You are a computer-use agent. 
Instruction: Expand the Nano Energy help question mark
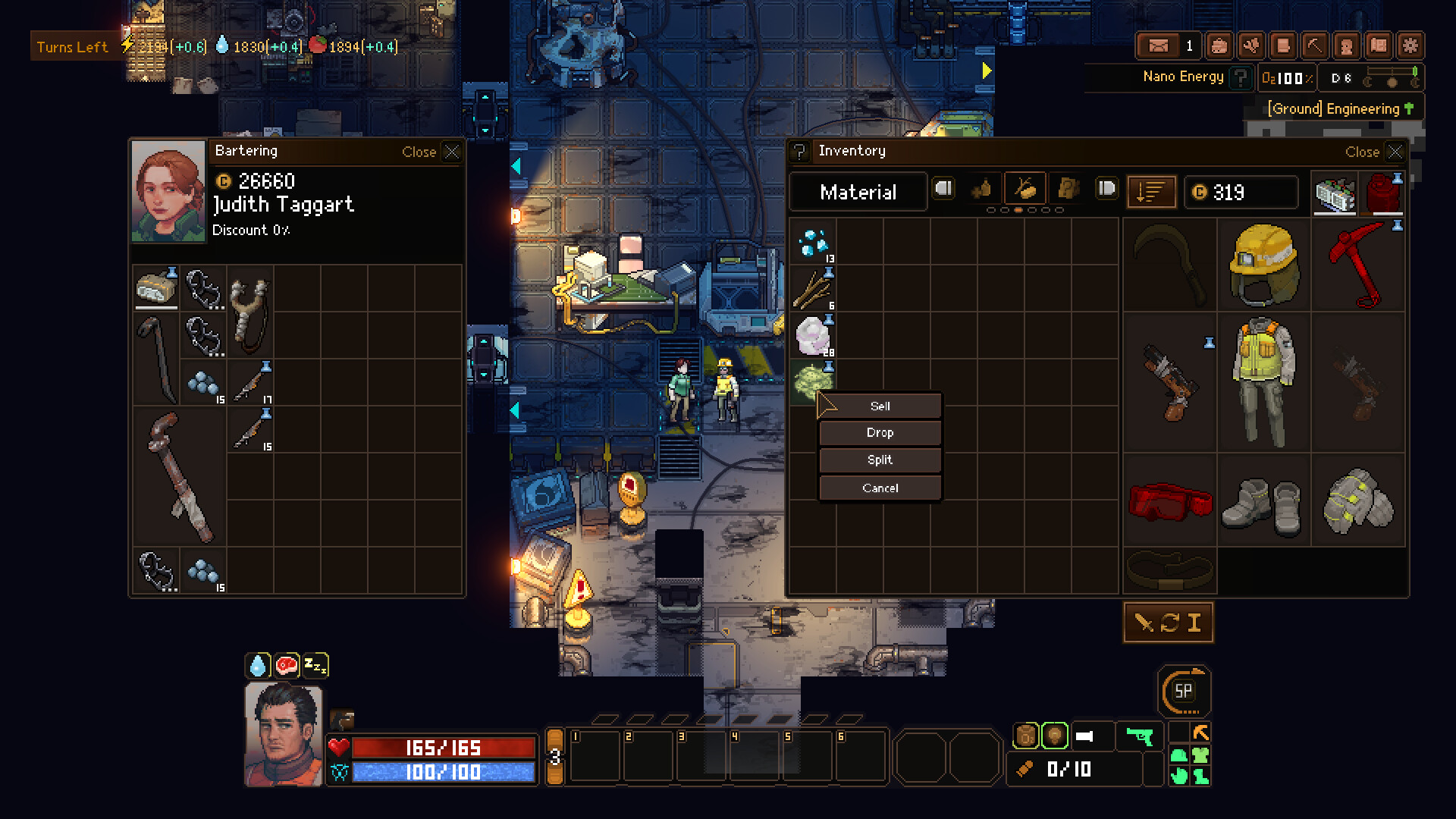[x=1241, y=77]
